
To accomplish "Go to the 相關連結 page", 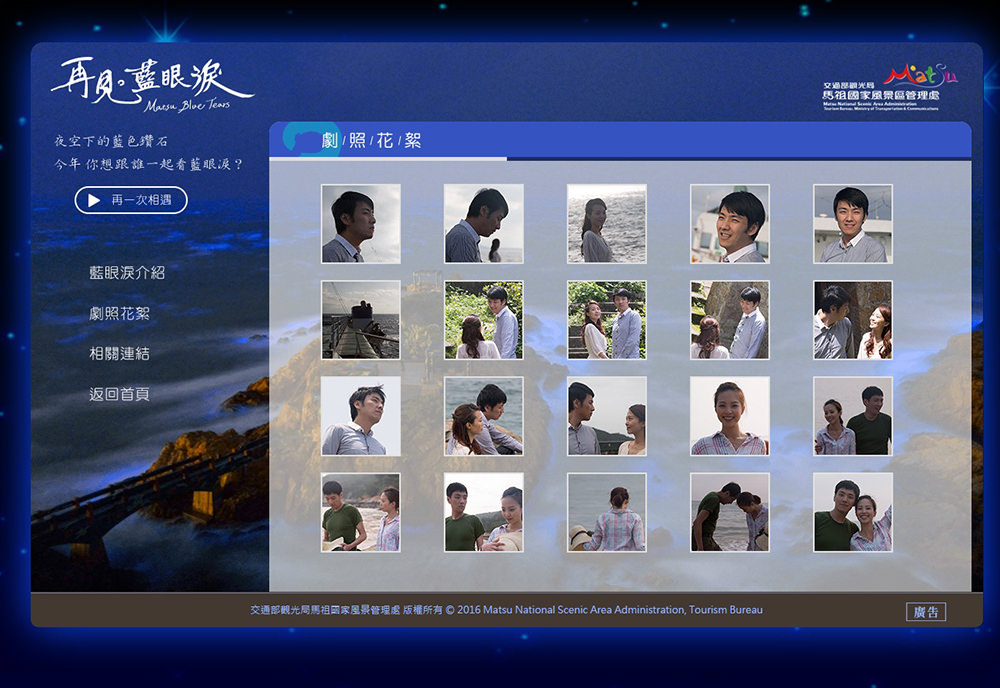I will (x=119, y=354).
